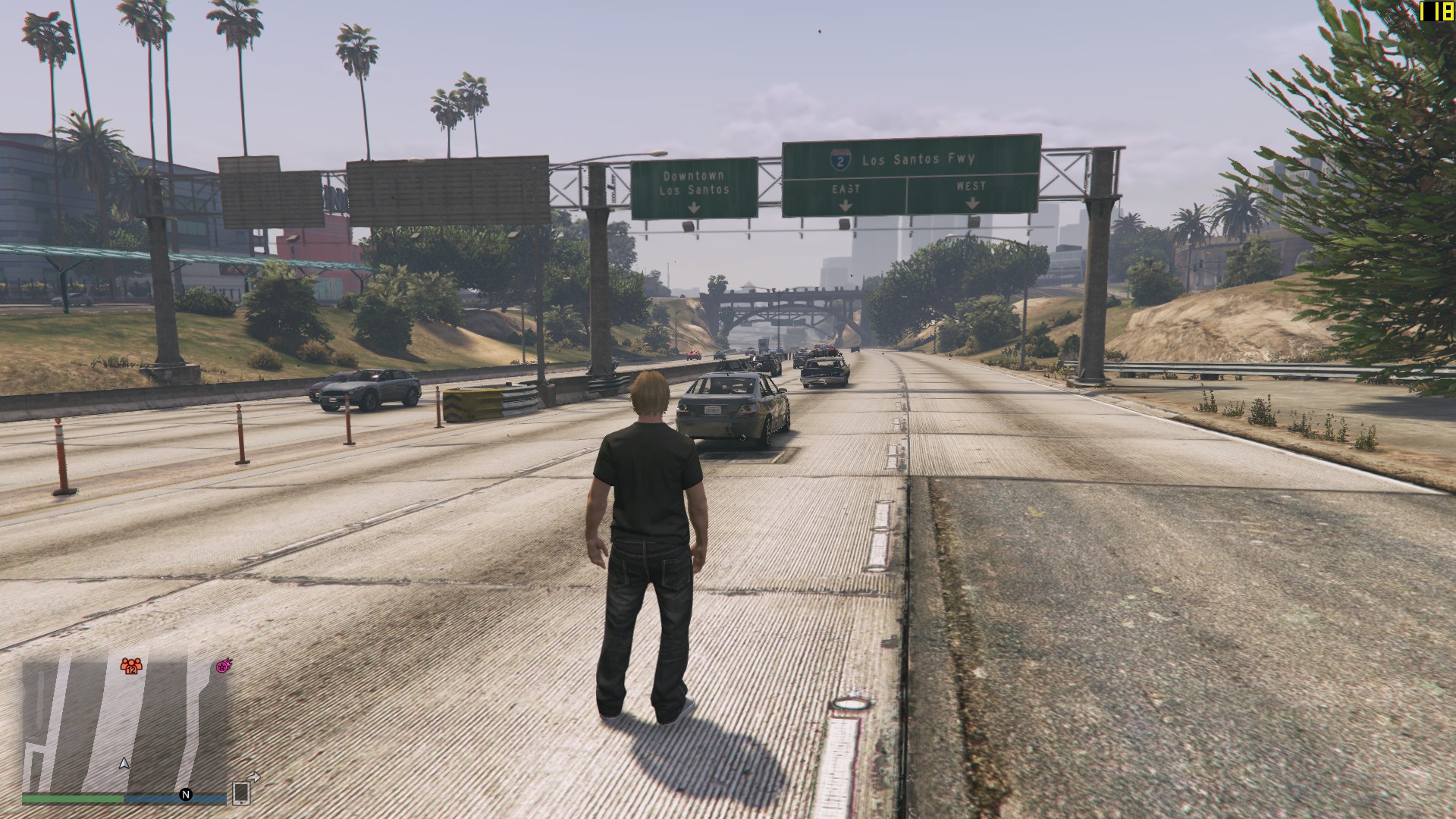Select the pink flaming wheel blip
1456x819 pixels.
pos(223,667)
